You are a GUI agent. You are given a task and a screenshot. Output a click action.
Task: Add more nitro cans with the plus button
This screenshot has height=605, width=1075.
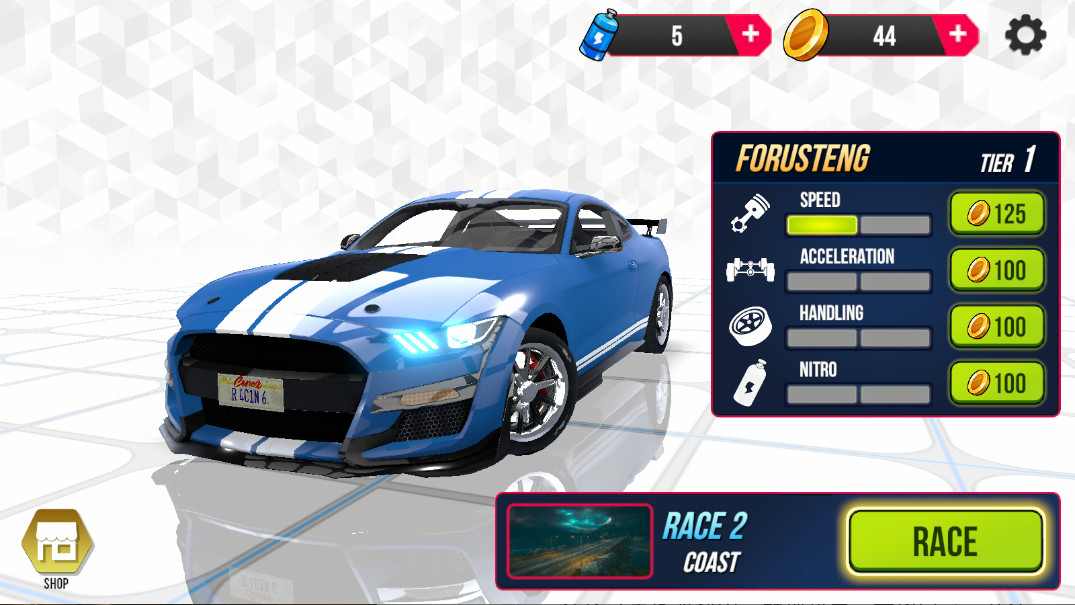(x=750, y=35)
